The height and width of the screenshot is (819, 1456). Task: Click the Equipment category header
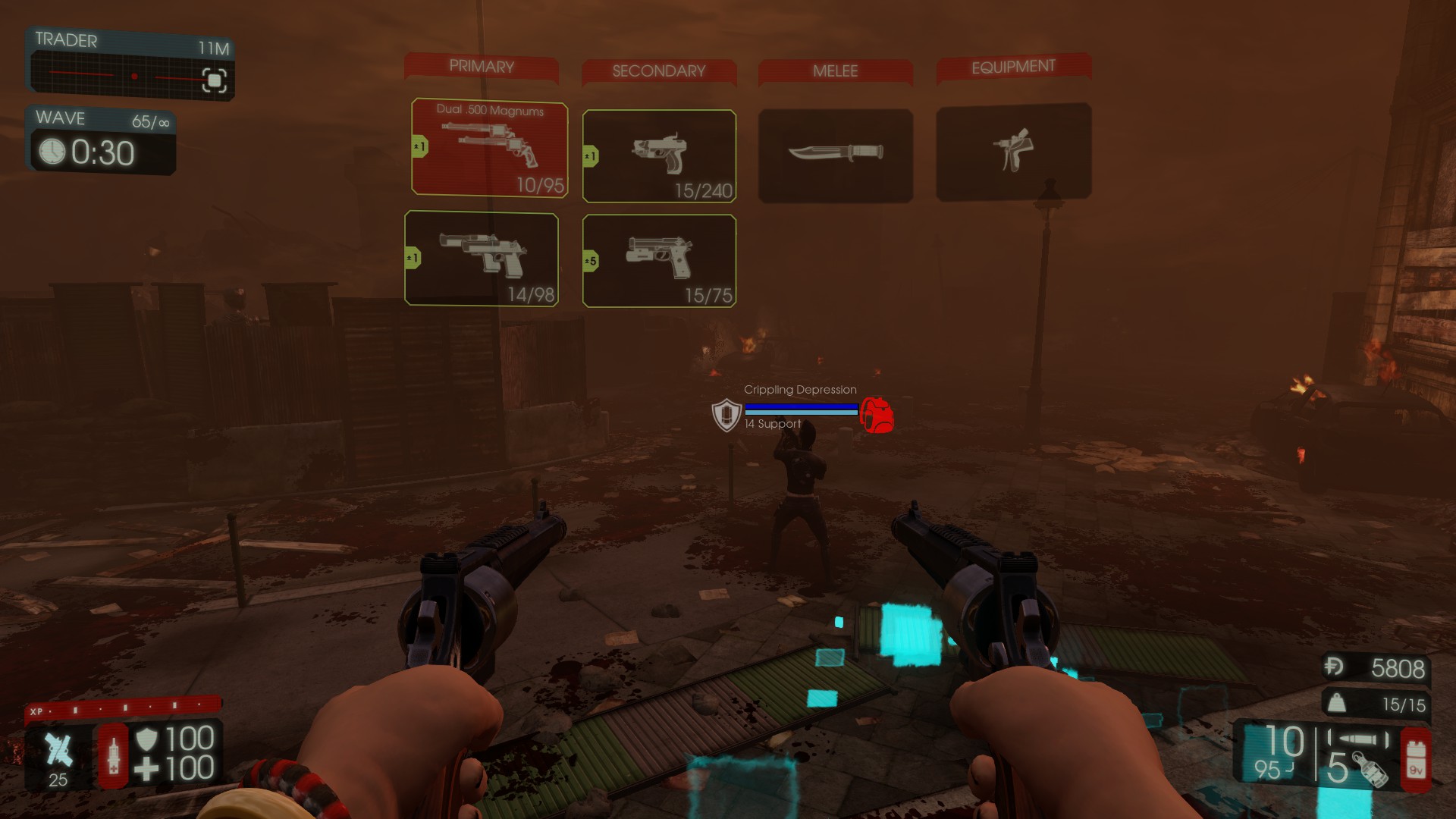pos(1013,67)
